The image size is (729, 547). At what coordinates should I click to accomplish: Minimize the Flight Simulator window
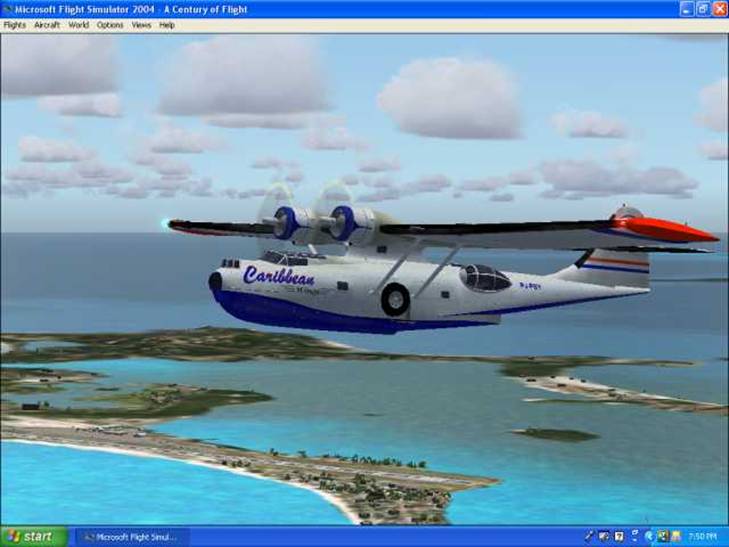point(687,9)
